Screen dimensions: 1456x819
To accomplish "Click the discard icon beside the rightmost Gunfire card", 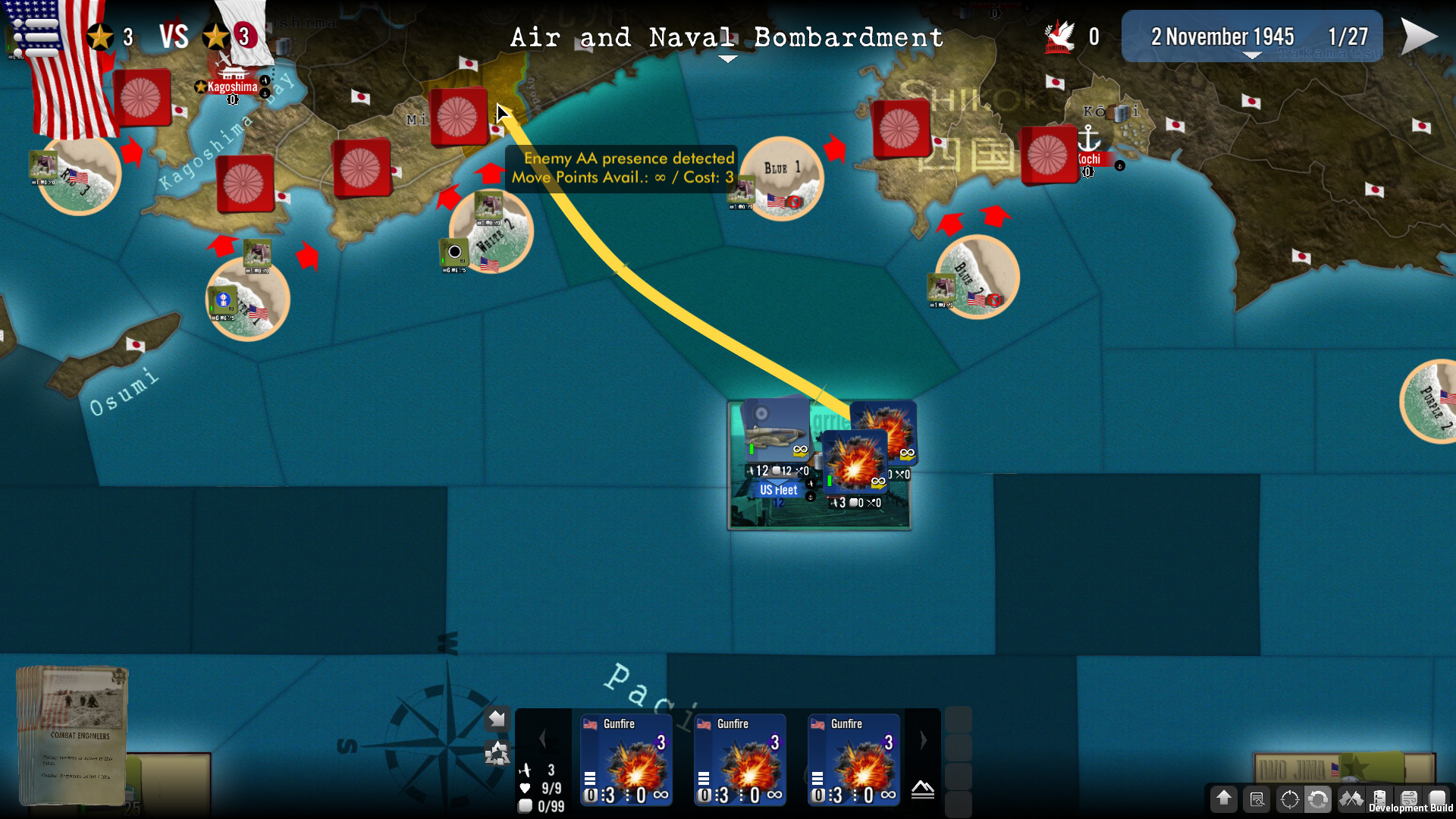I will pos(923,789).
